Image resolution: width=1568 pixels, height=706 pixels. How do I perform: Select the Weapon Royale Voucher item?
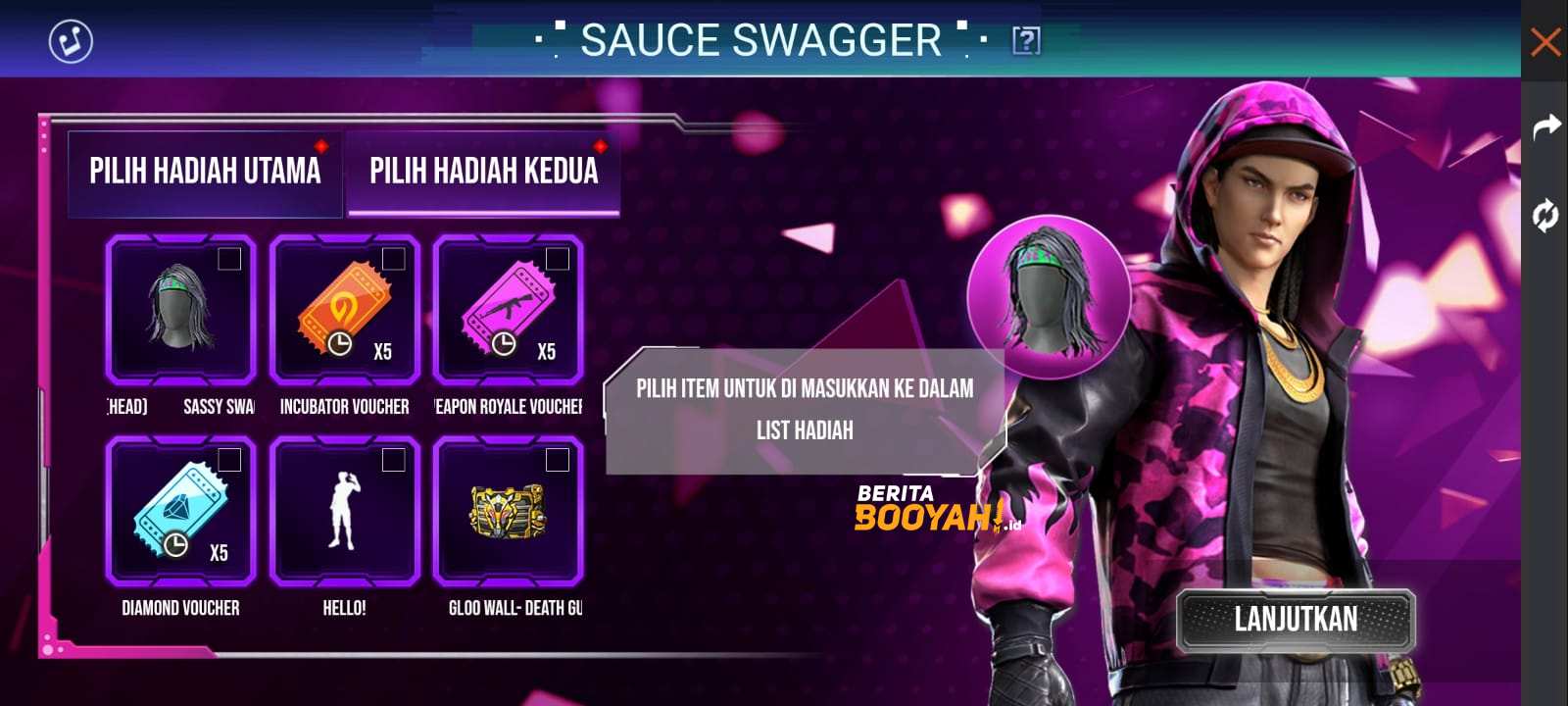510,312
